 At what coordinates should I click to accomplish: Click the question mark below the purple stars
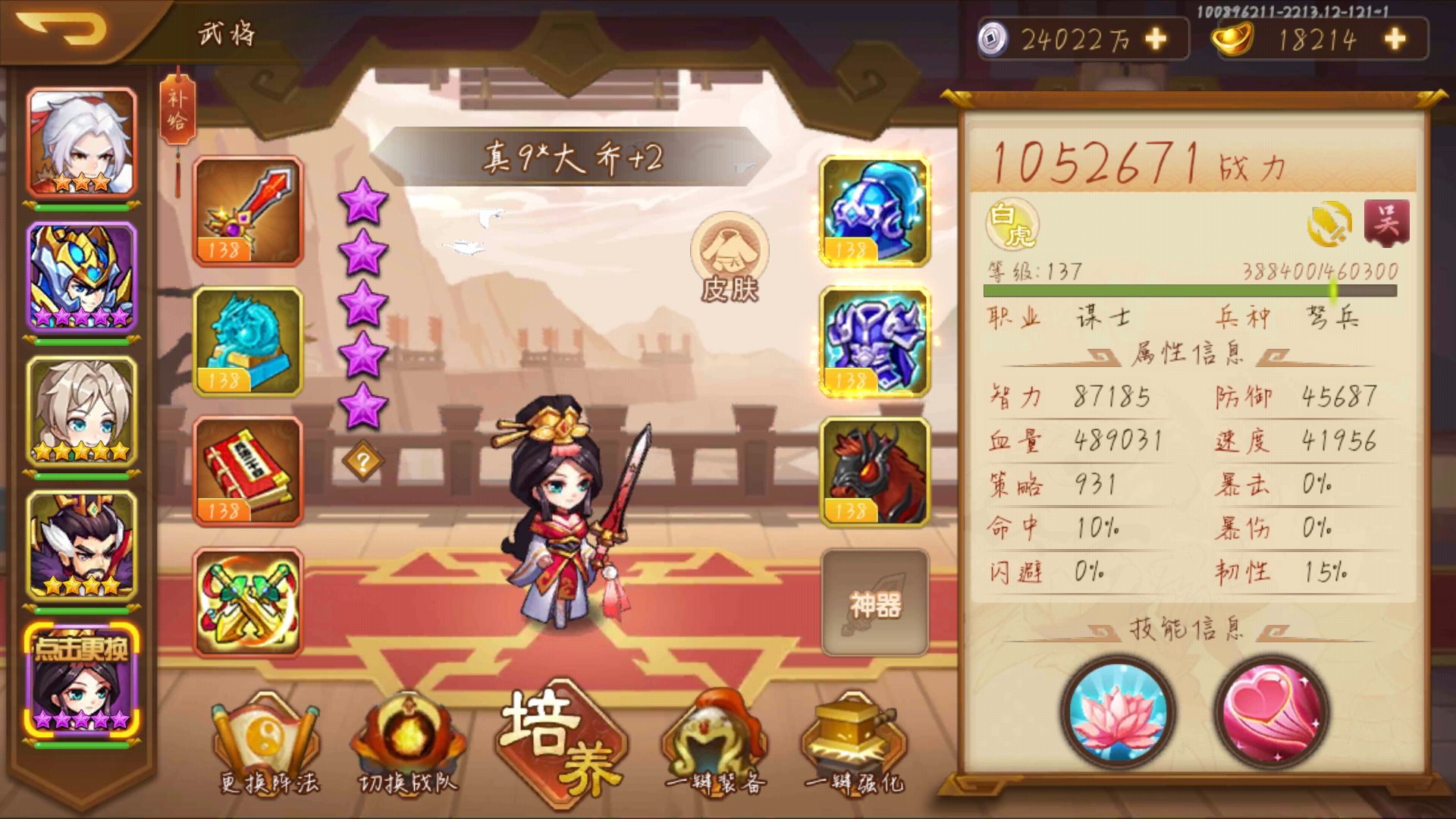(365, 460)
